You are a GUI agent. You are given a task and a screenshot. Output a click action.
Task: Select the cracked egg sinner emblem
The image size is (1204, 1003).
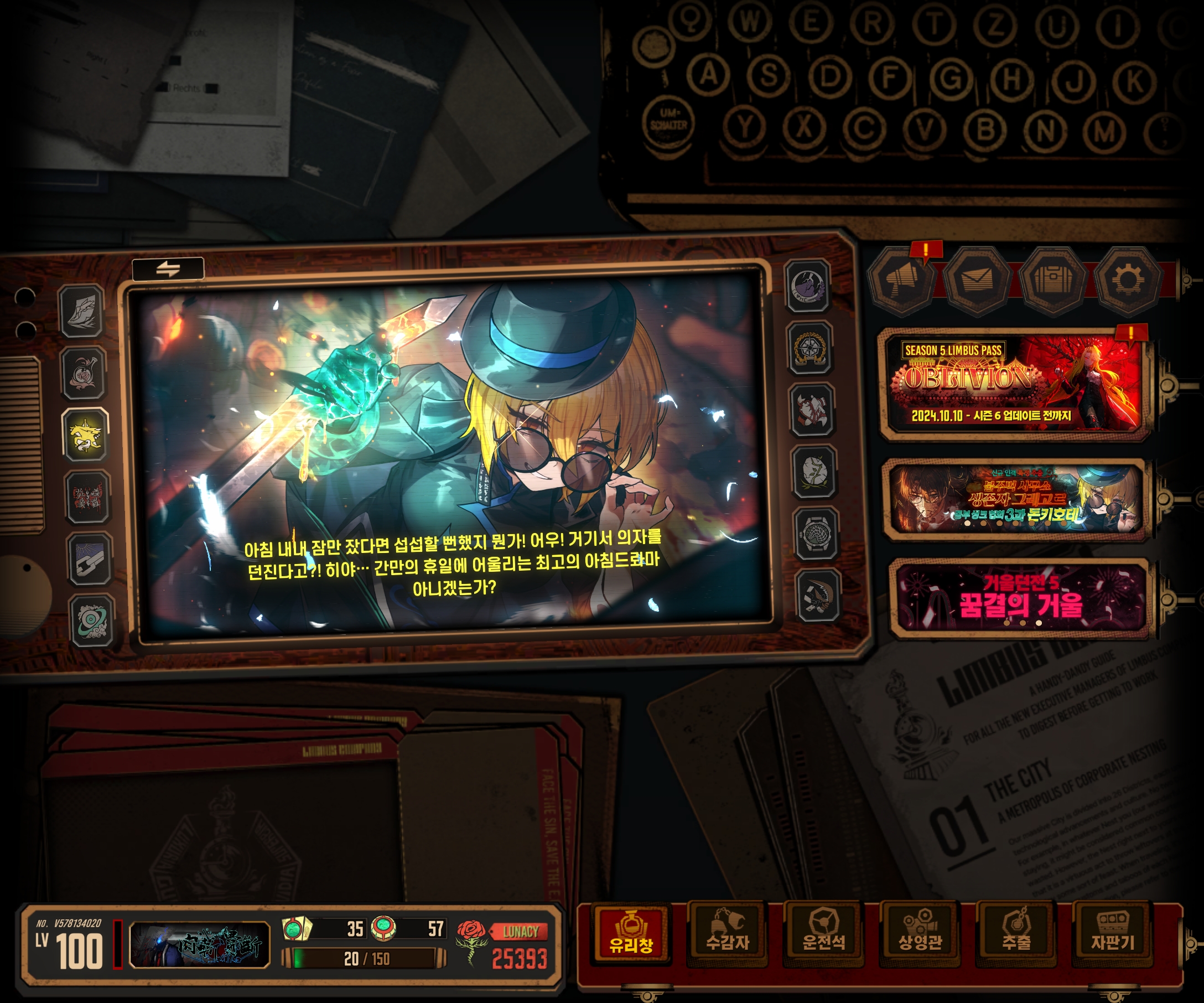point(814,472)
